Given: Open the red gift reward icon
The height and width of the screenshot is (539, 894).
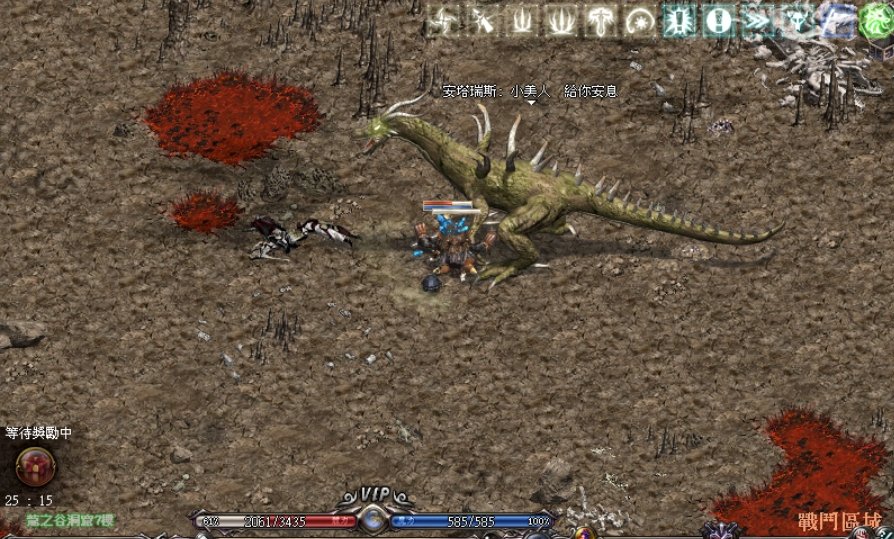Looking at the screenshot, I should point(36,466).
